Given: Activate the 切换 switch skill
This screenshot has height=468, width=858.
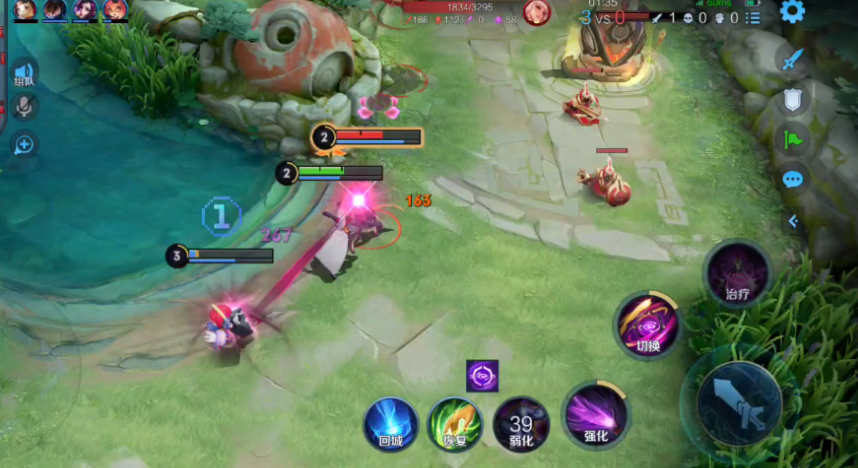Looking at the screenshot, I should [648, 325].
